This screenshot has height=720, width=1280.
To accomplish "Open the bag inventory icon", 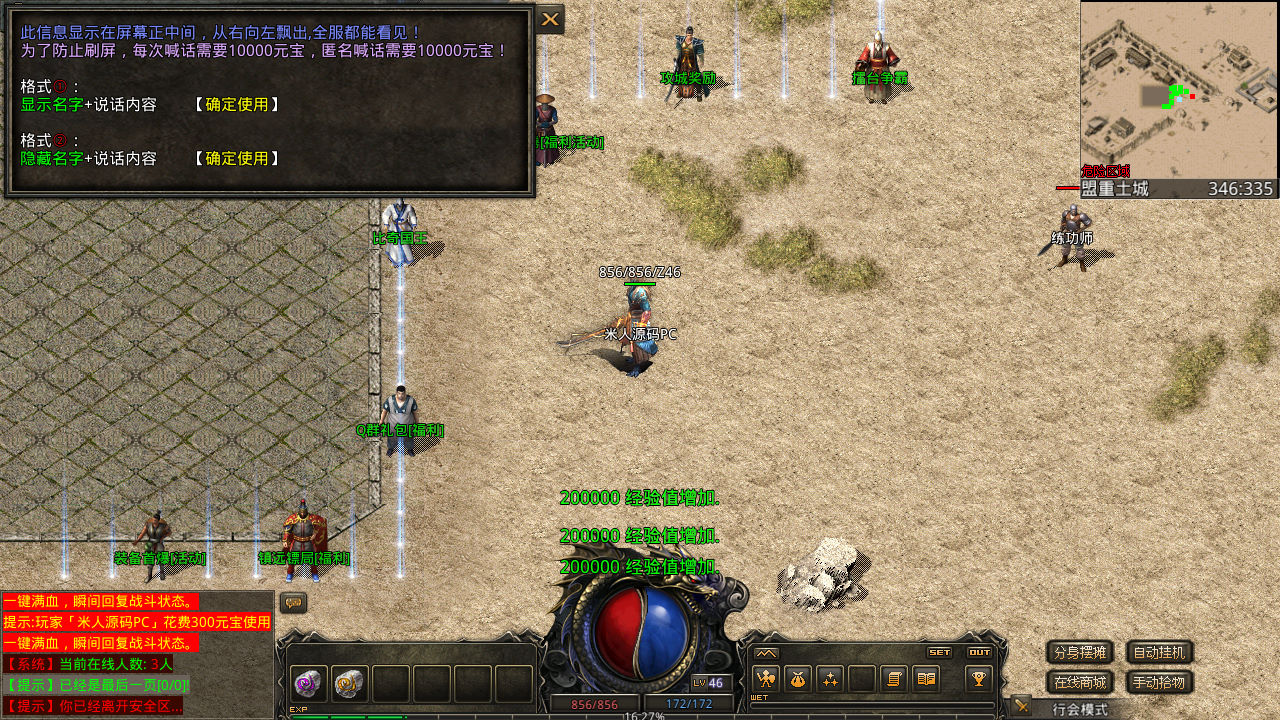I will 798,679.
